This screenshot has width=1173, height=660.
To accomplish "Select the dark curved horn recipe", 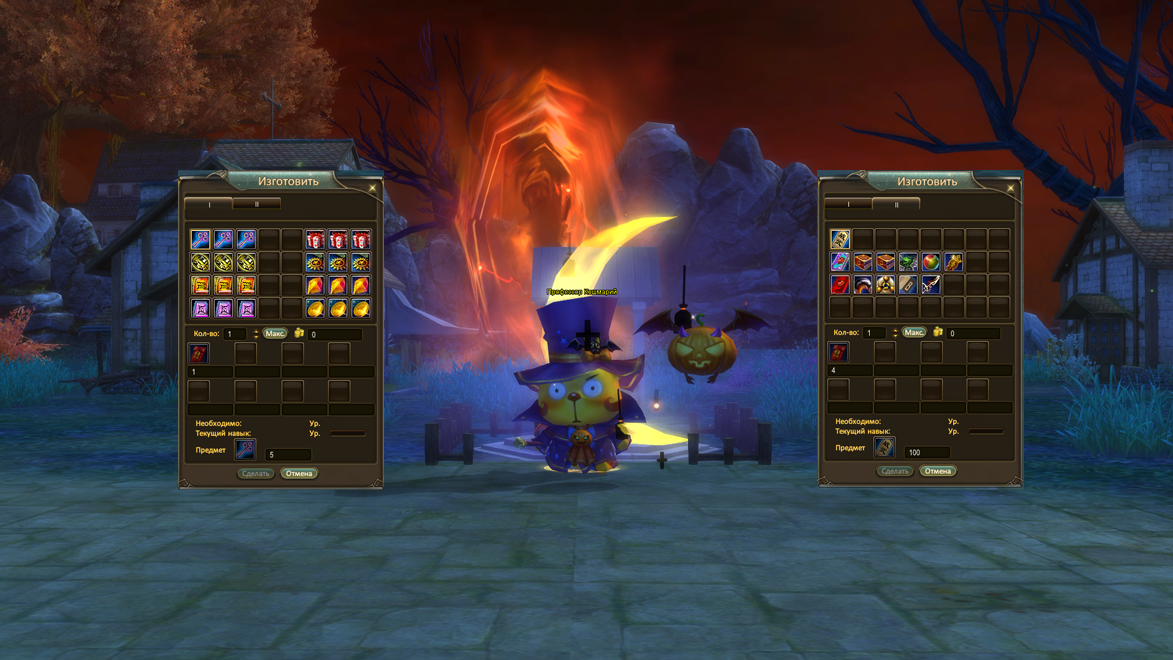I will tap(862, 285).
